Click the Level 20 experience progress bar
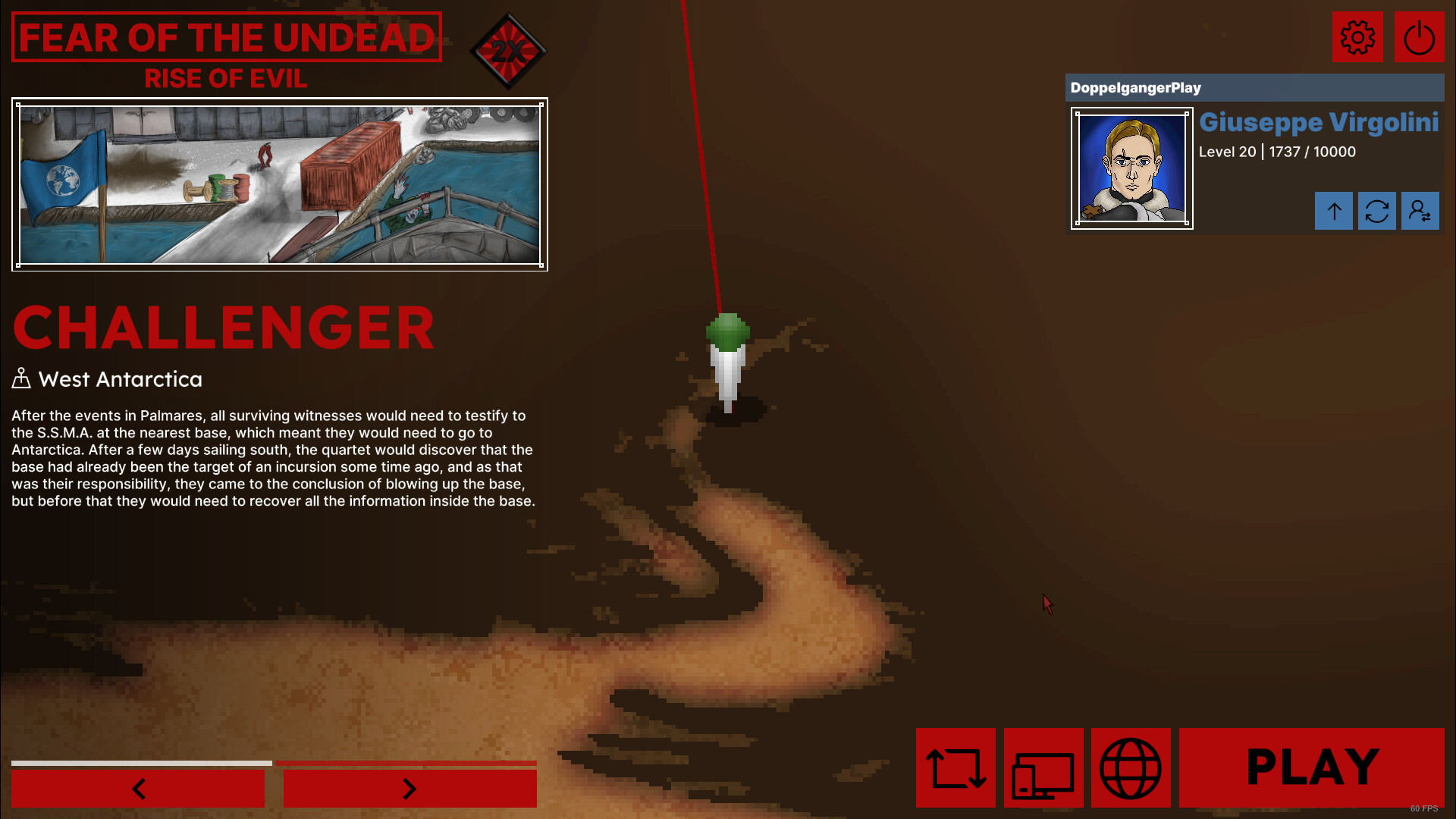Viewport: 1456px width, 819px height. [1276, 152]
